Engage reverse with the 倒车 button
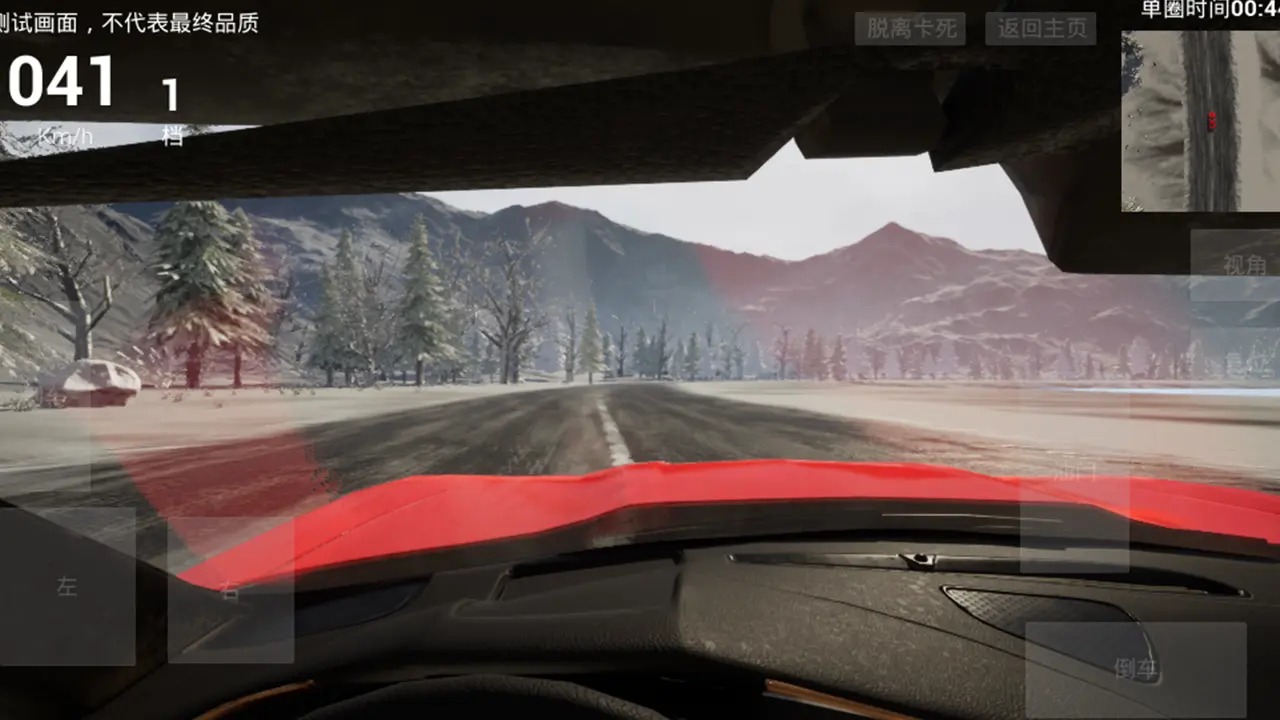Screen dimensions: 1280x720 pyautogui.click(x=1135, y=668)
